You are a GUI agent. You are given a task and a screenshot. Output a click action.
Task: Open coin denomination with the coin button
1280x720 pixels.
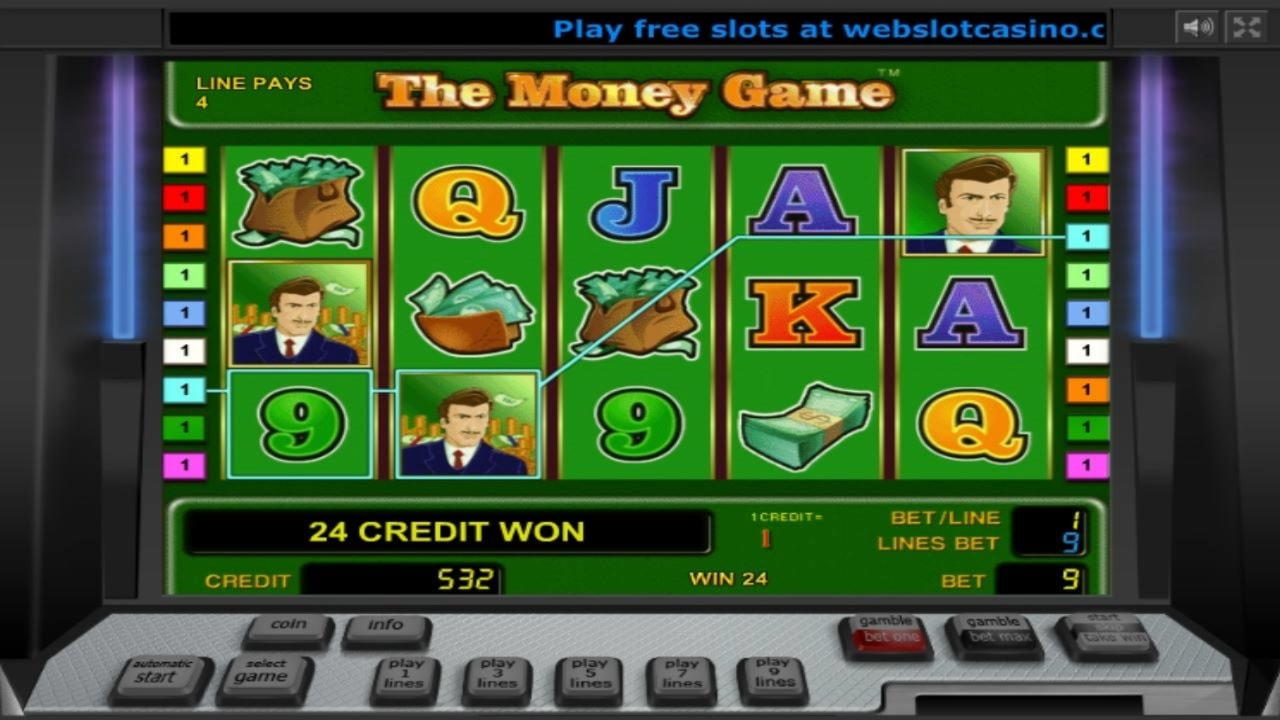coord(287,627)
